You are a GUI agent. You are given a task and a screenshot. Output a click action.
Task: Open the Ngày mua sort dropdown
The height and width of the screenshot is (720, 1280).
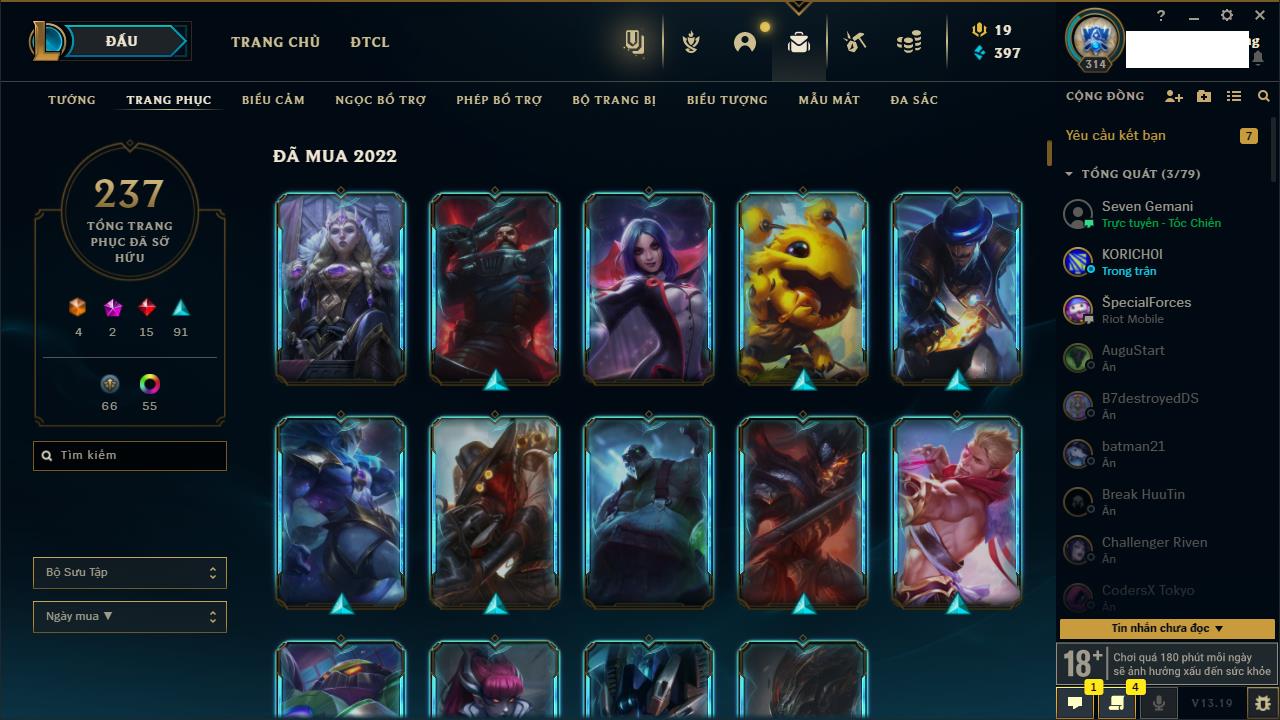[130, 617]
